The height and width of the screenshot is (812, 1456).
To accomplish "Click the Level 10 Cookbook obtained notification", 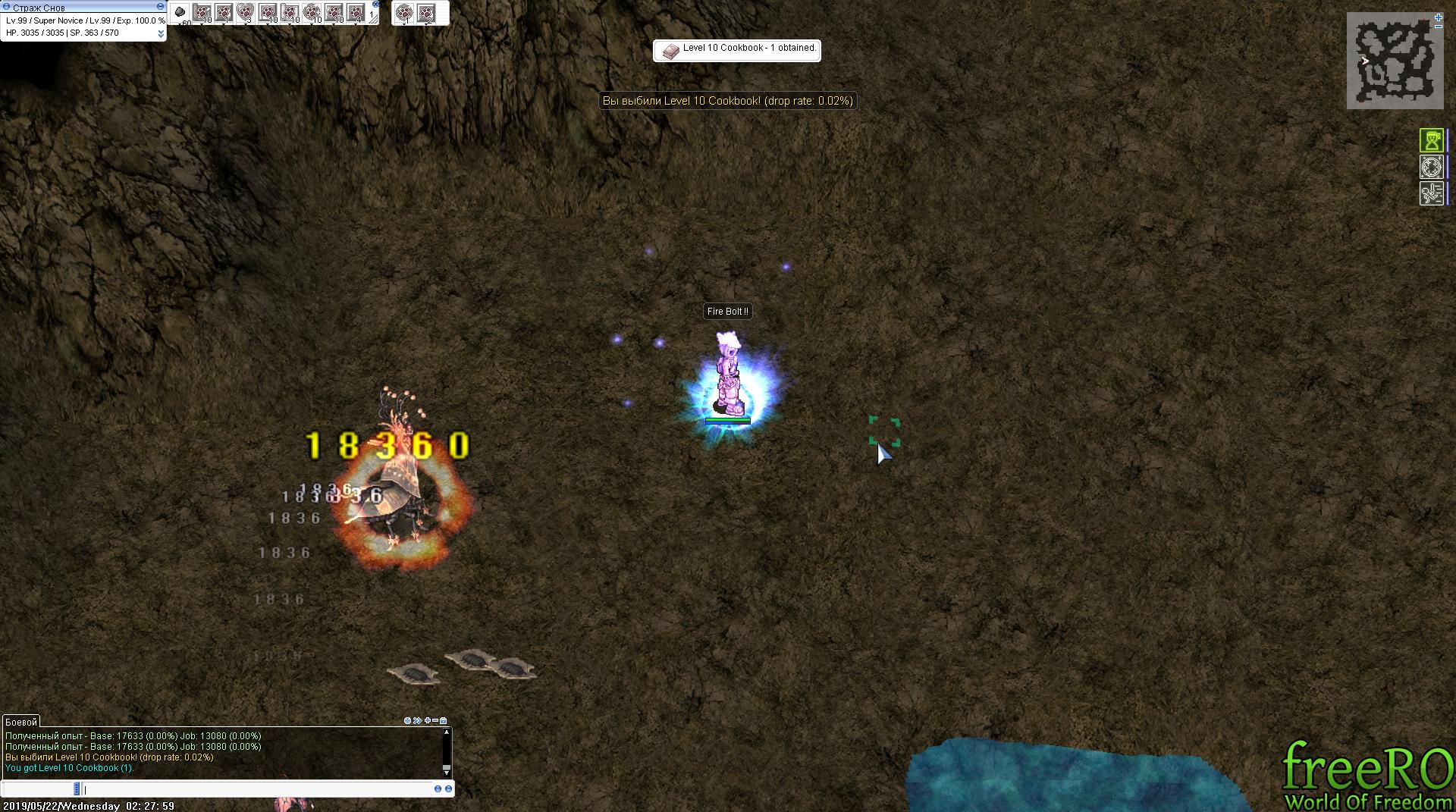I will tap(736, 51).
